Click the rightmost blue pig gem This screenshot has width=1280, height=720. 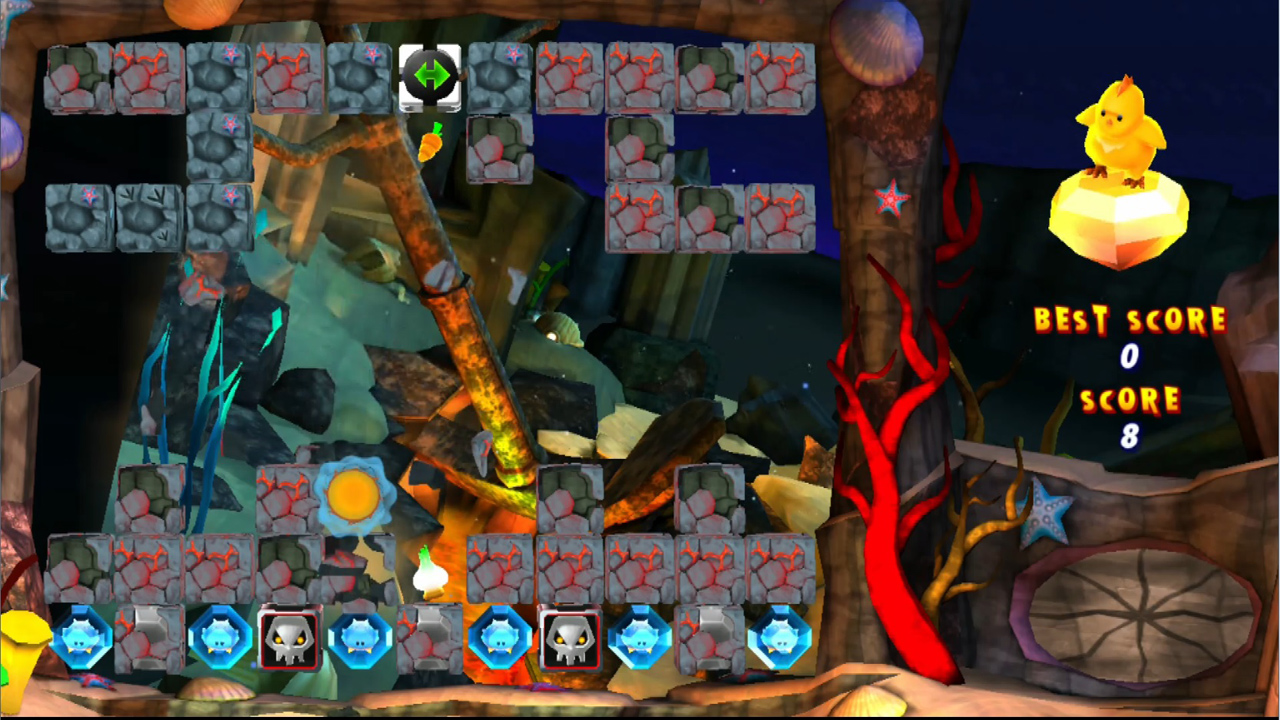point(785,640)
